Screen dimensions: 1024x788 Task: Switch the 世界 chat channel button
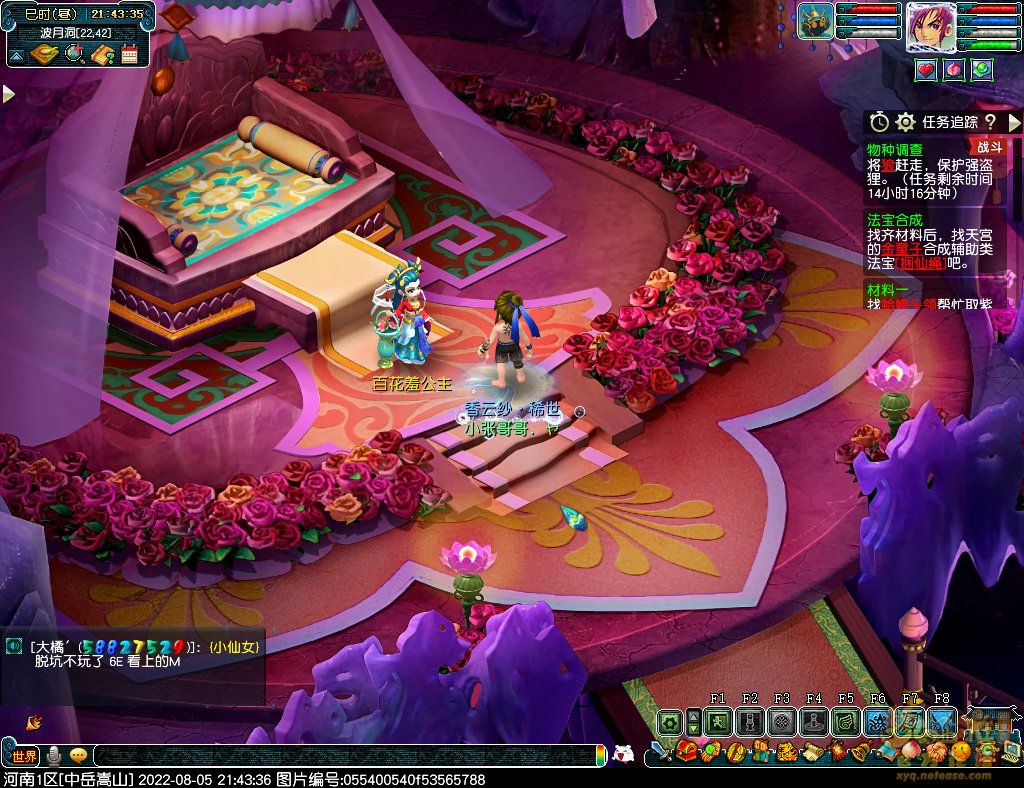24,756
